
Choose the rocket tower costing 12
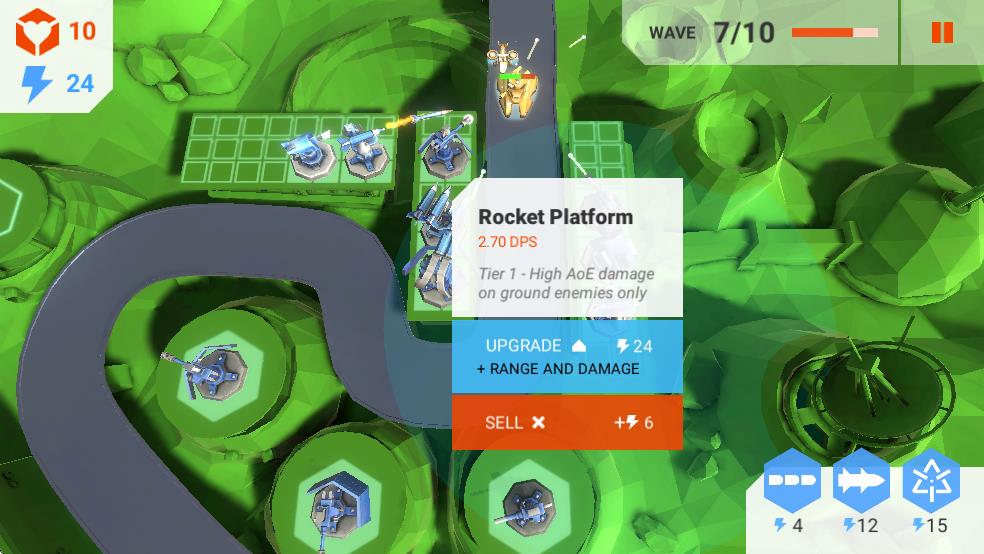click(x=861, y=483)
